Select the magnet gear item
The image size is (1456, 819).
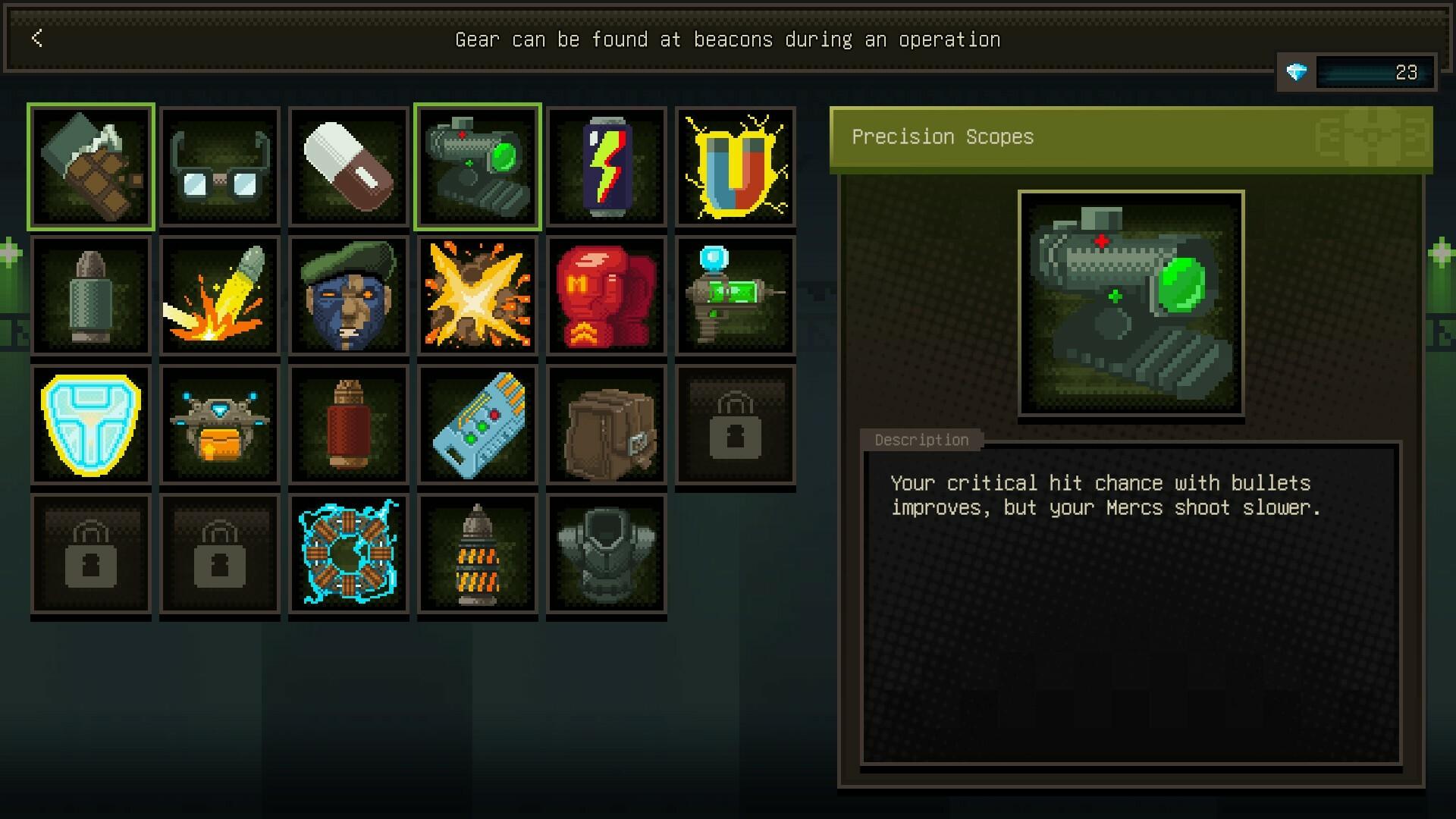[x=735, y=165]
